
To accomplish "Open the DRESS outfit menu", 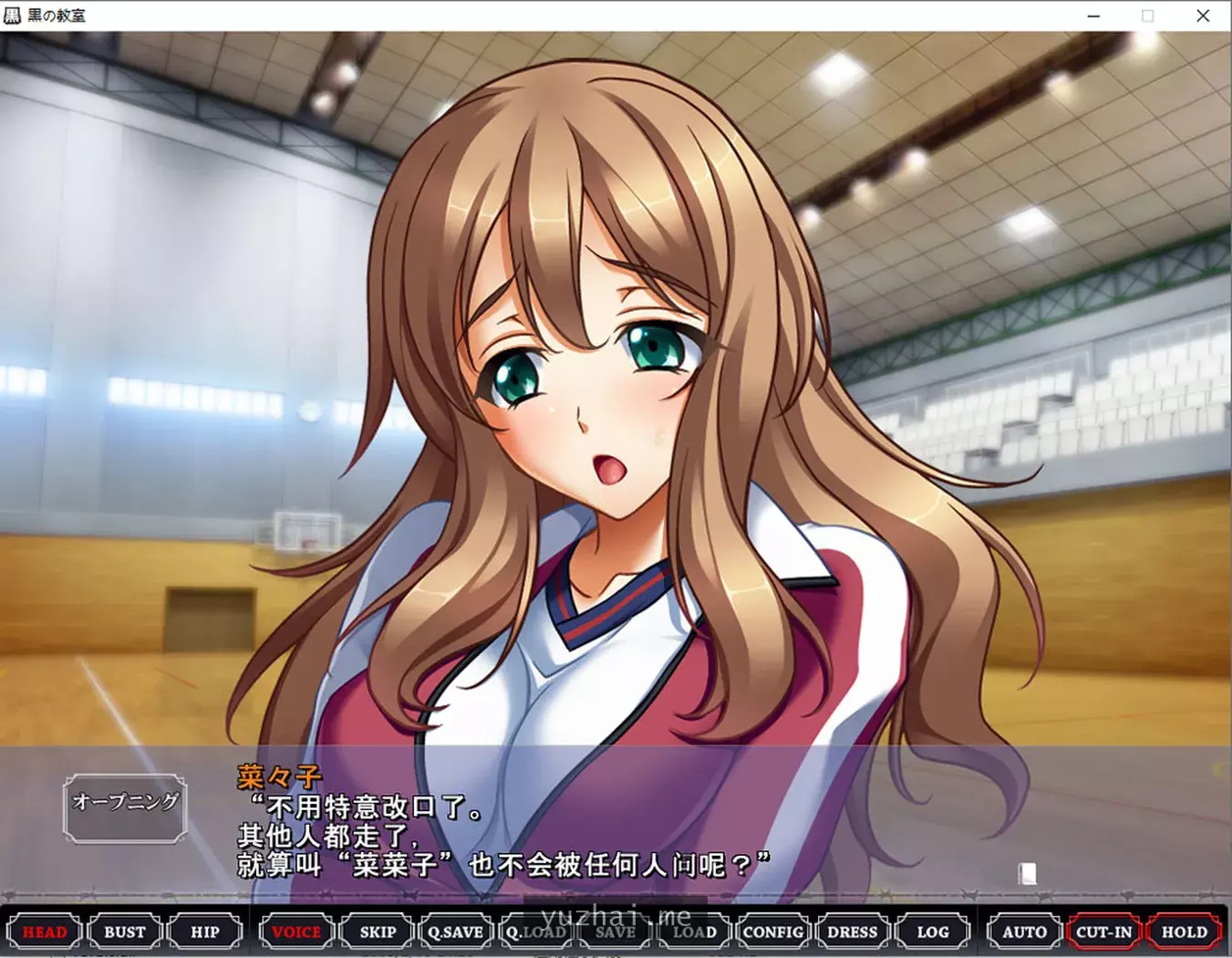I will tap(853, 932).
